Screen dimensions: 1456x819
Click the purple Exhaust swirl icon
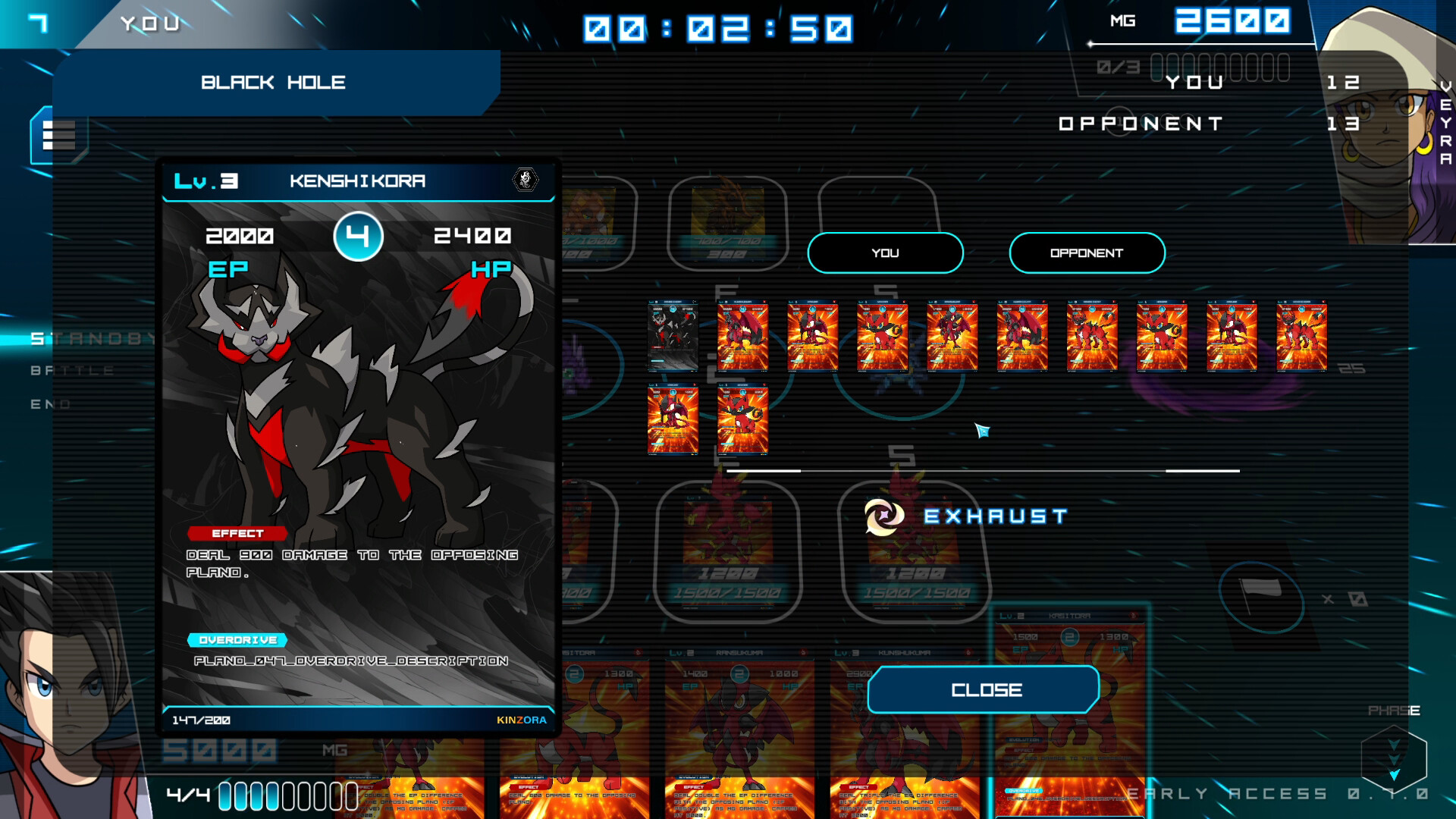[x=886, y=518]
